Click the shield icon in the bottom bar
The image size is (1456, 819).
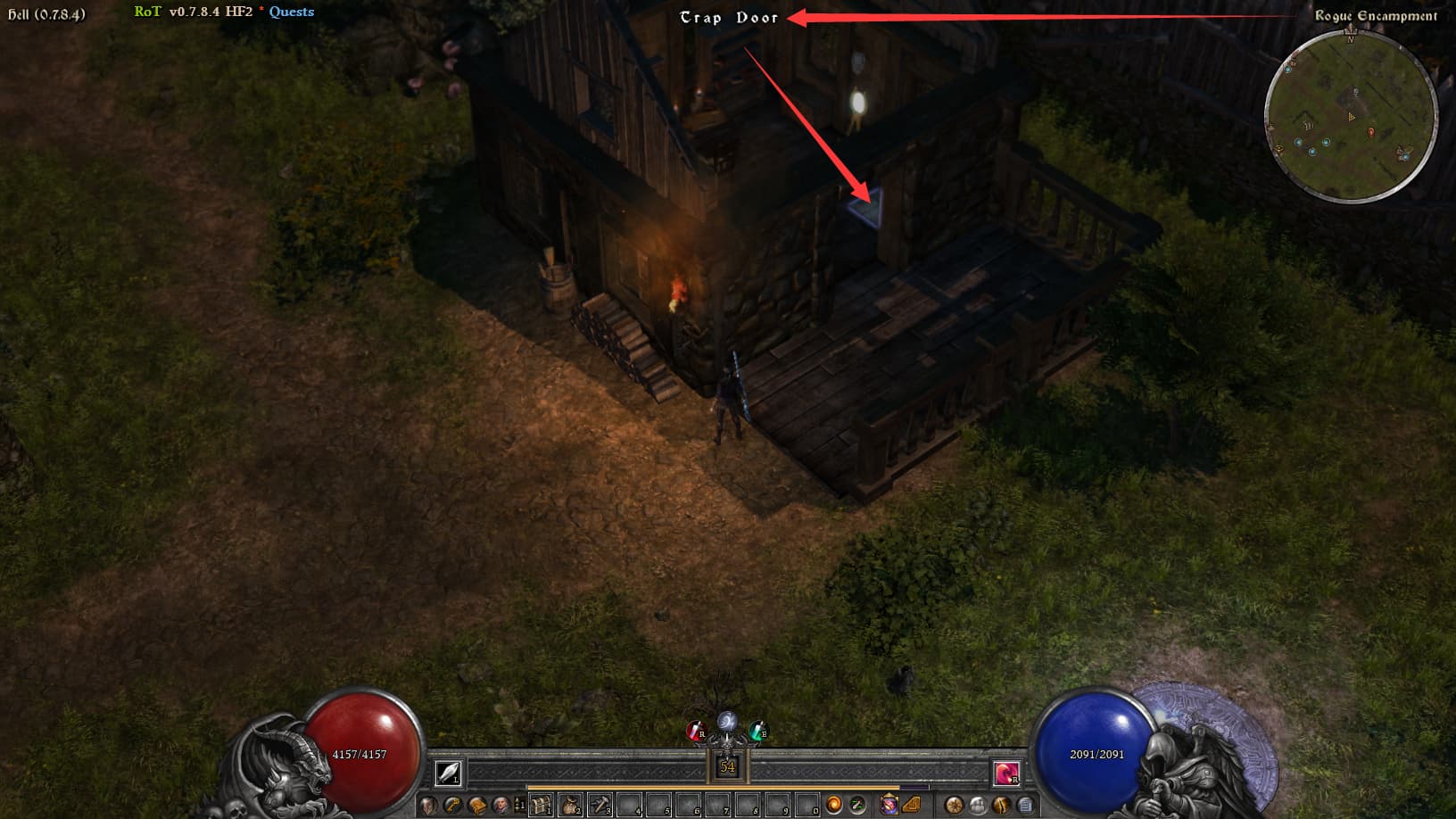click(429, 805)
